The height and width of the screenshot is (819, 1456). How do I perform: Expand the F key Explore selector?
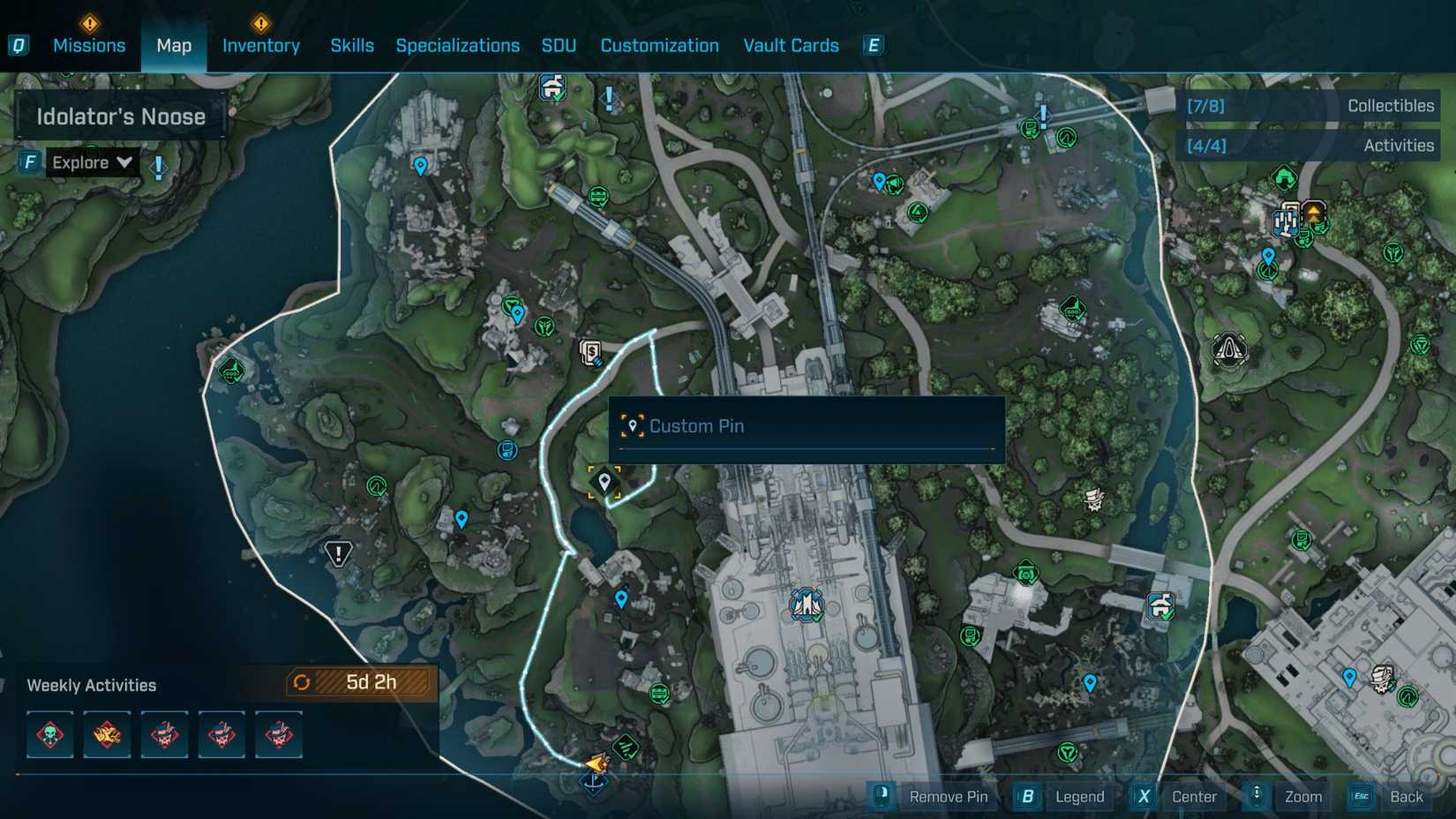click(x=27, y=162)
